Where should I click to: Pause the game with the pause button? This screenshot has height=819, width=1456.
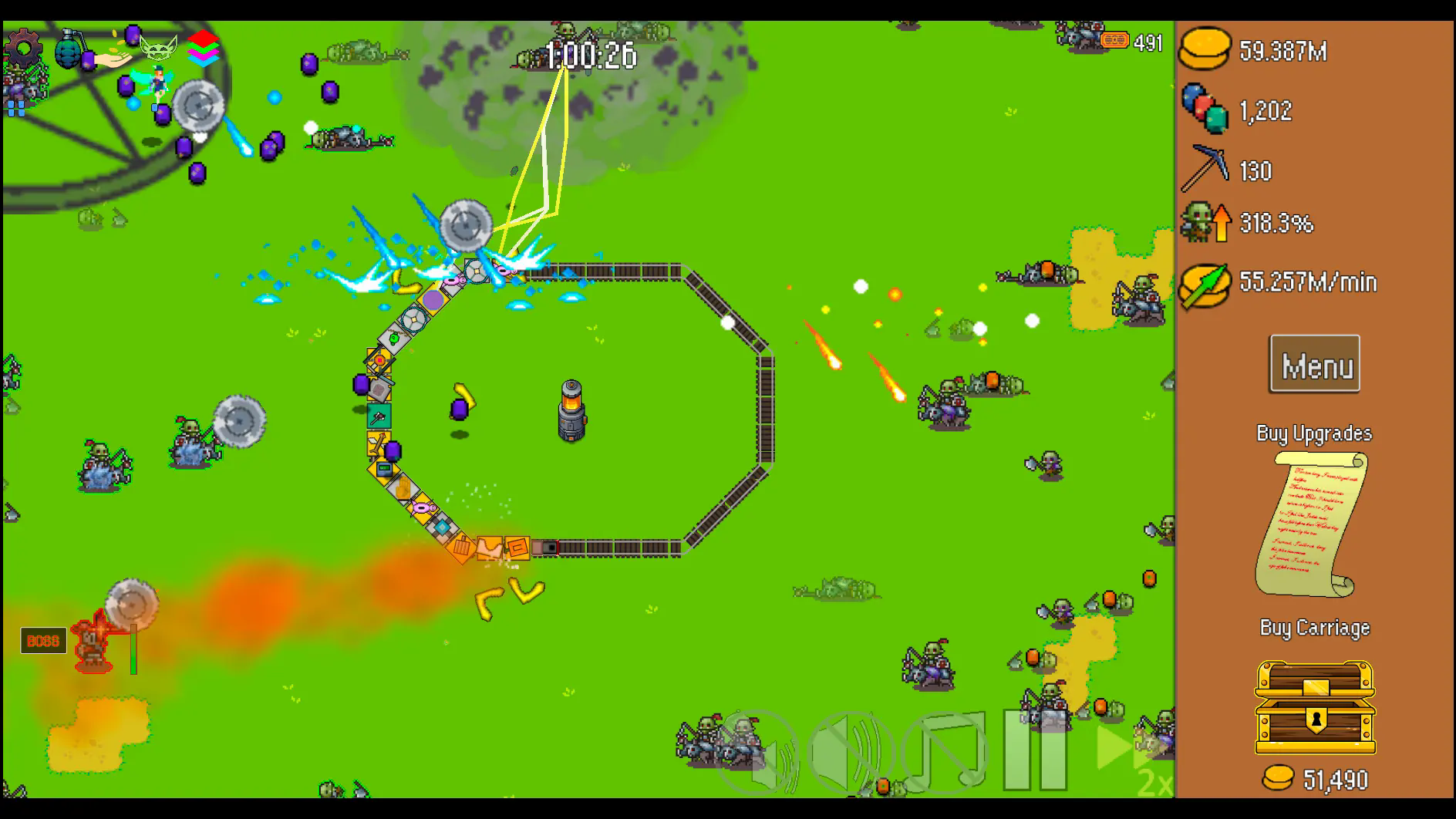pyautogui.click(x=1035, y=751)
